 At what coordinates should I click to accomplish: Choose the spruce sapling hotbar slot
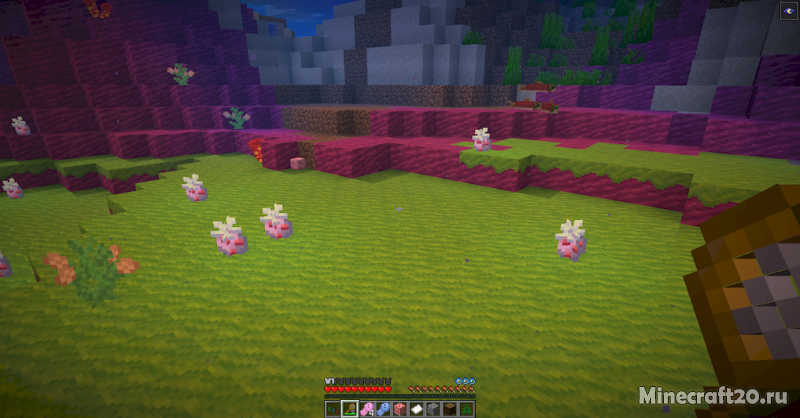[x=466, y=409]
